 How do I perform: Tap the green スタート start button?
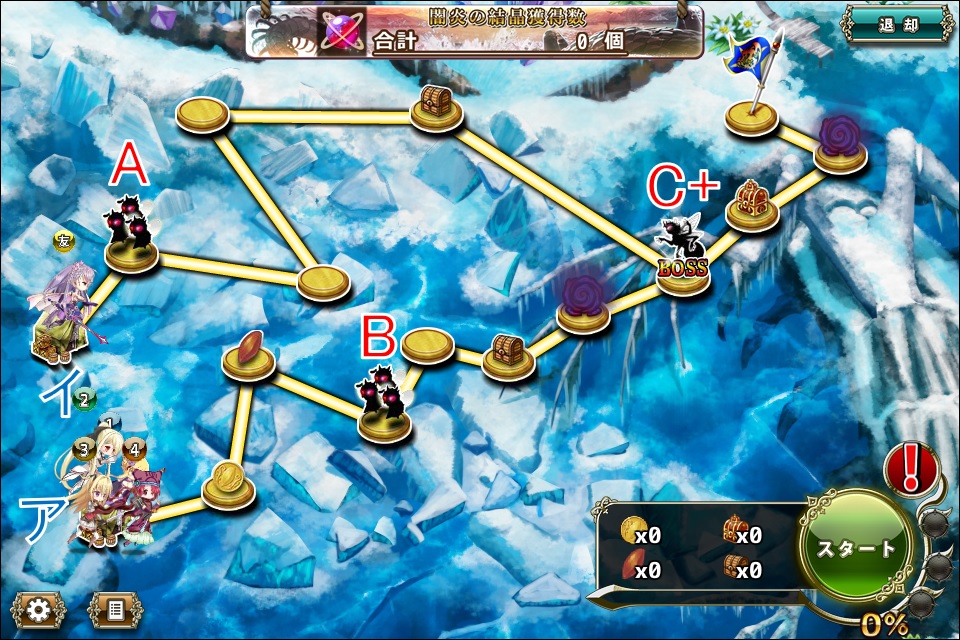tap(857, 548)
